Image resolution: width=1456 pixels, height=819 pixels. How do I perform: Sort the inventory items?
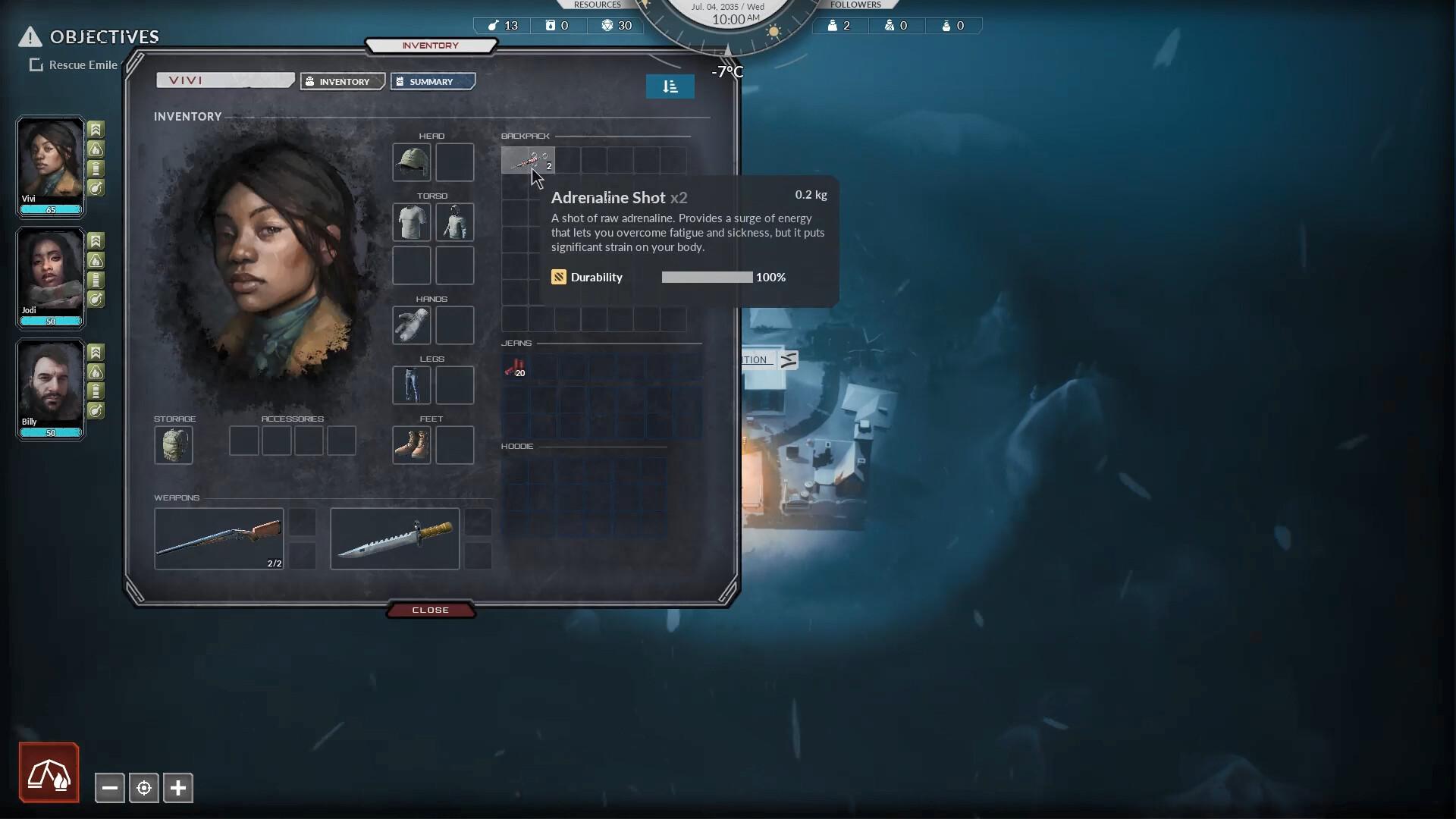(670, 86)
